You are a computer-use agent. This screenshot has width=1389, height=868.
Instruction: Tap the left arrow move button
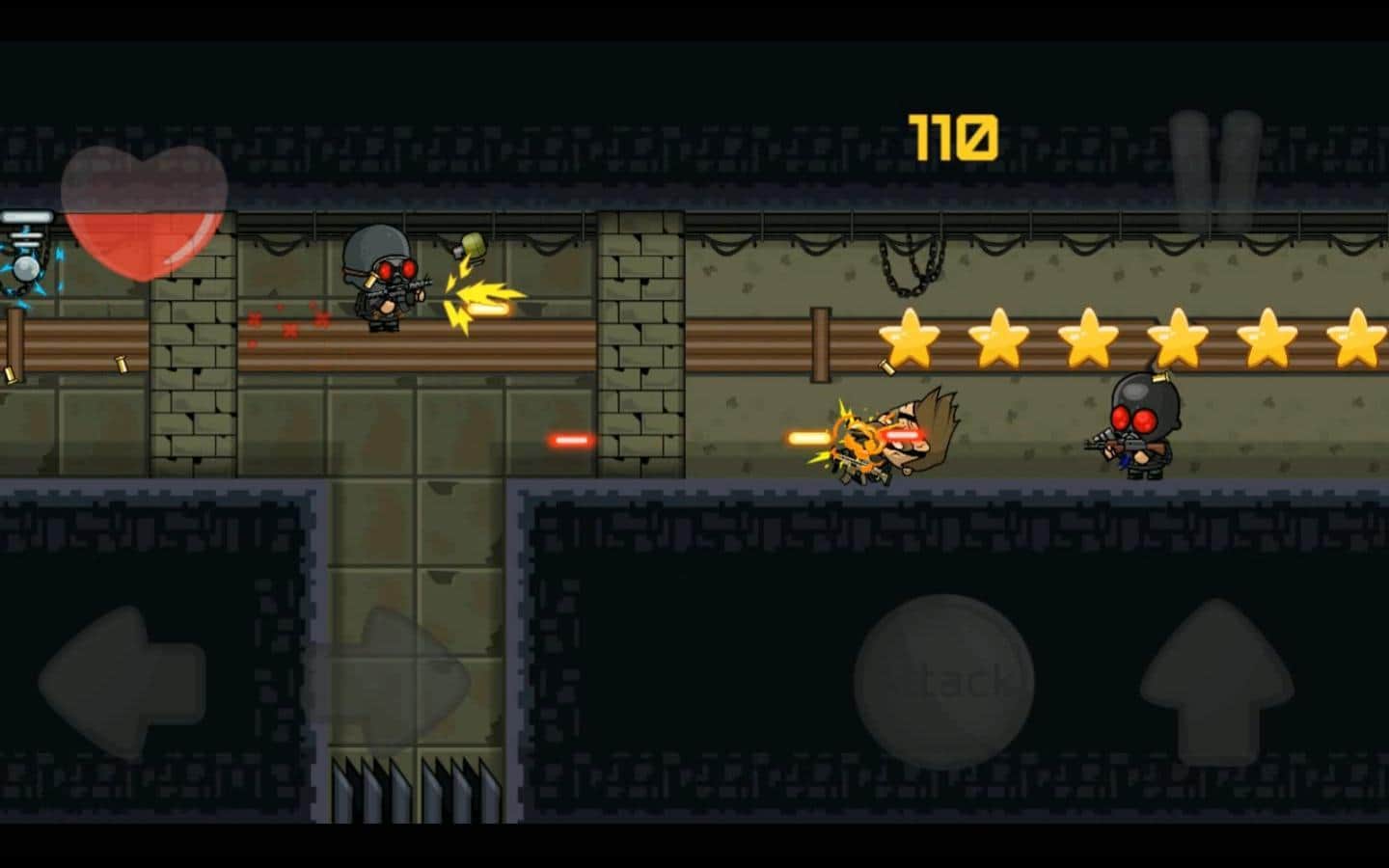coord(121,682)
